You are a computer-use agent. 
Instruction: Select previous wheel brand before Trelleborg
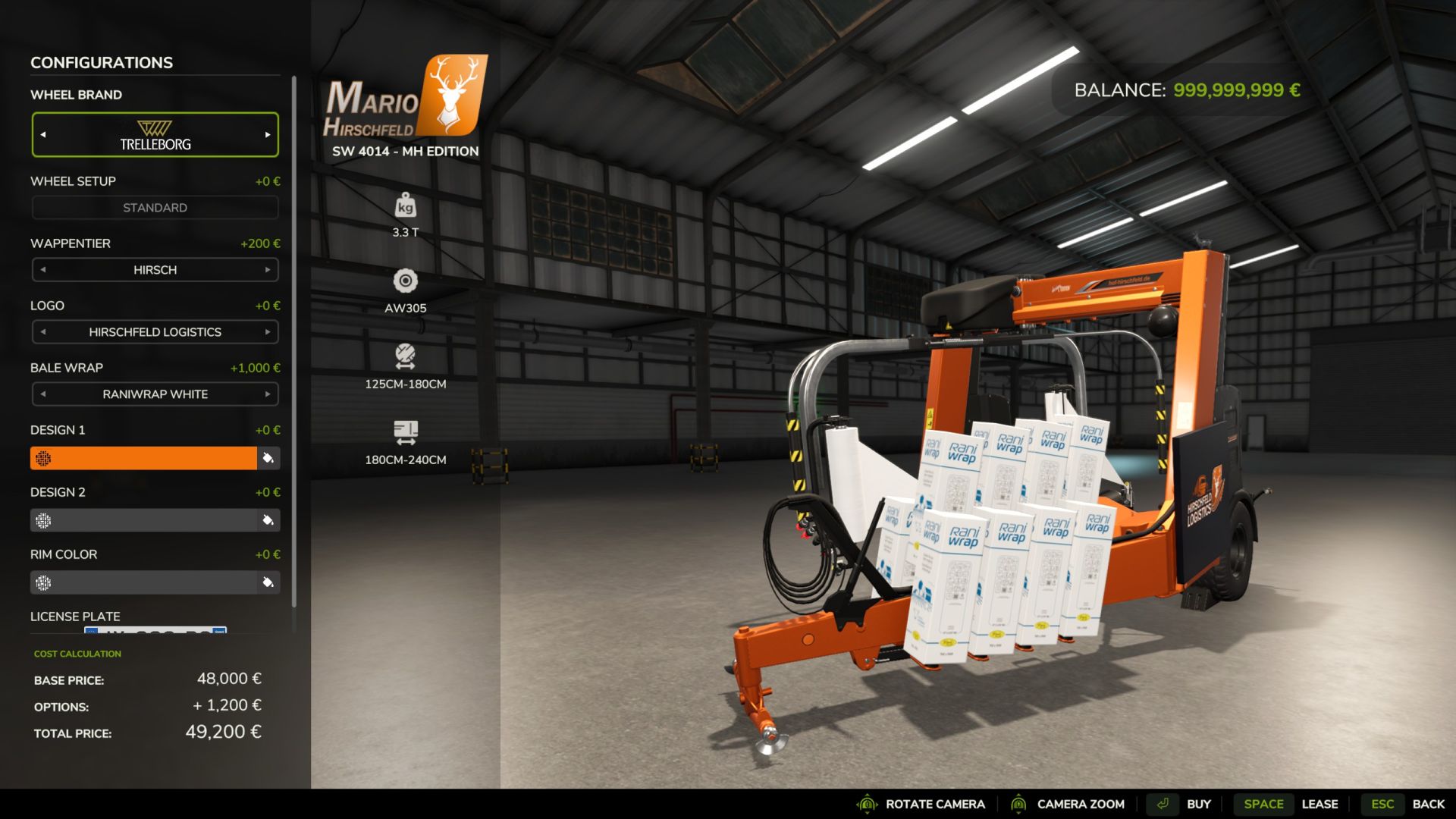(x=43, y=135)
